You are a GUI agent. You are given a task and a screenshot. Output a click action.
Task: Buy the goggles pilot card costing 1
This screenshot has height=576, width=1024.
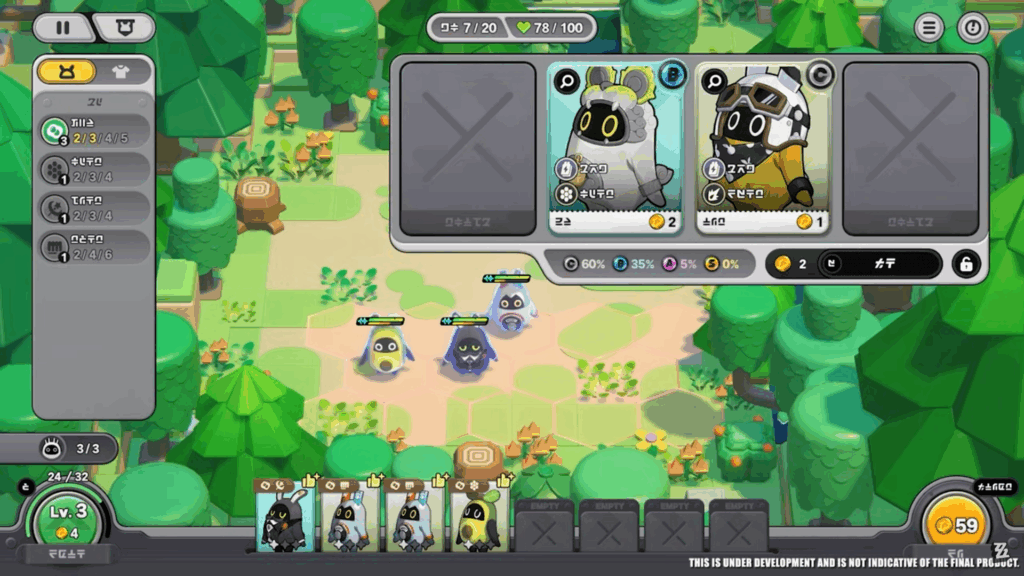click(762, 150)
